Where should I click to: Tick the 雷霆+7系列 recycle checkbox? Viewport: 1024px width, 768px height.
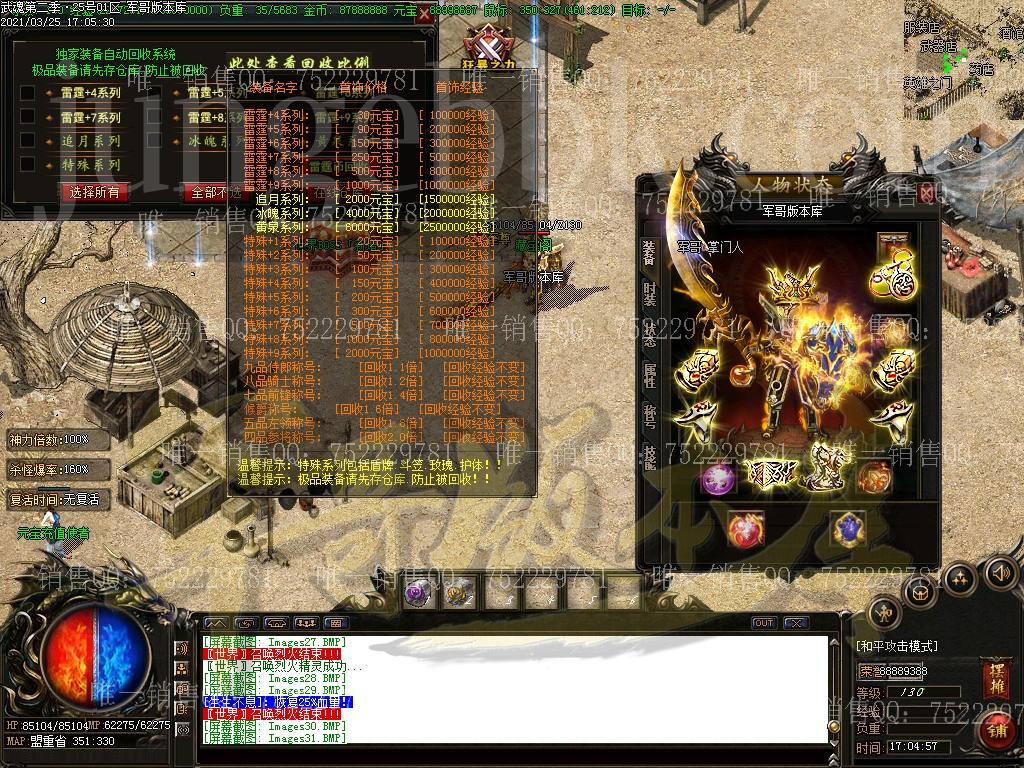tap(28, 118)
